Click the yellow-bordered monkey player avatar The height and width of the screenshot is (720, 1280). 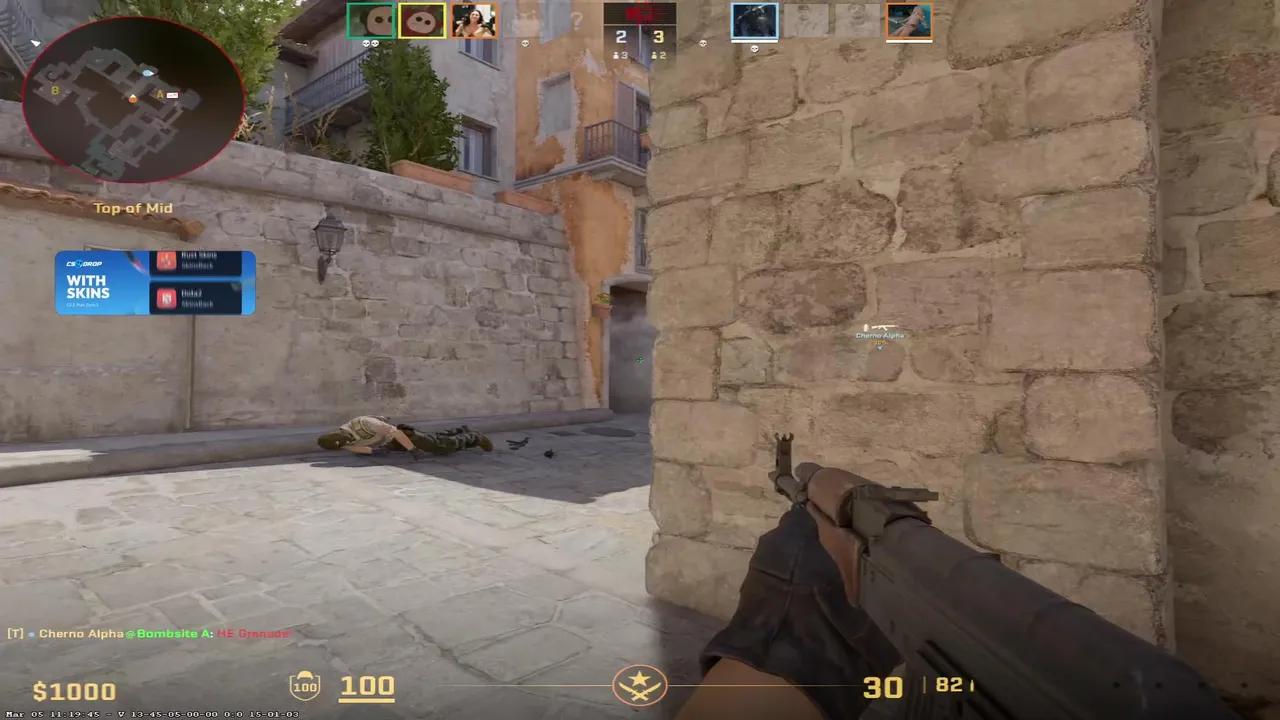click(x=422, y=20)
